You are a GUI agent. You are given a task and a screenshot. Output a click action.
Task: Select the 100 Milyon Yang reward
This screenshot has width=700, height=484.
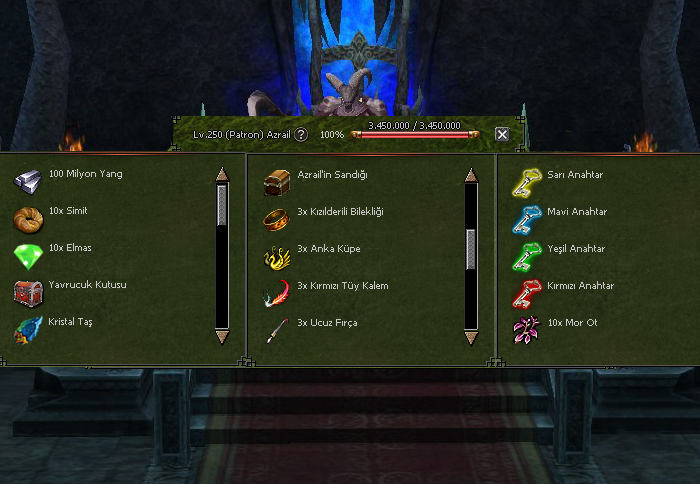tap(28, 180)
